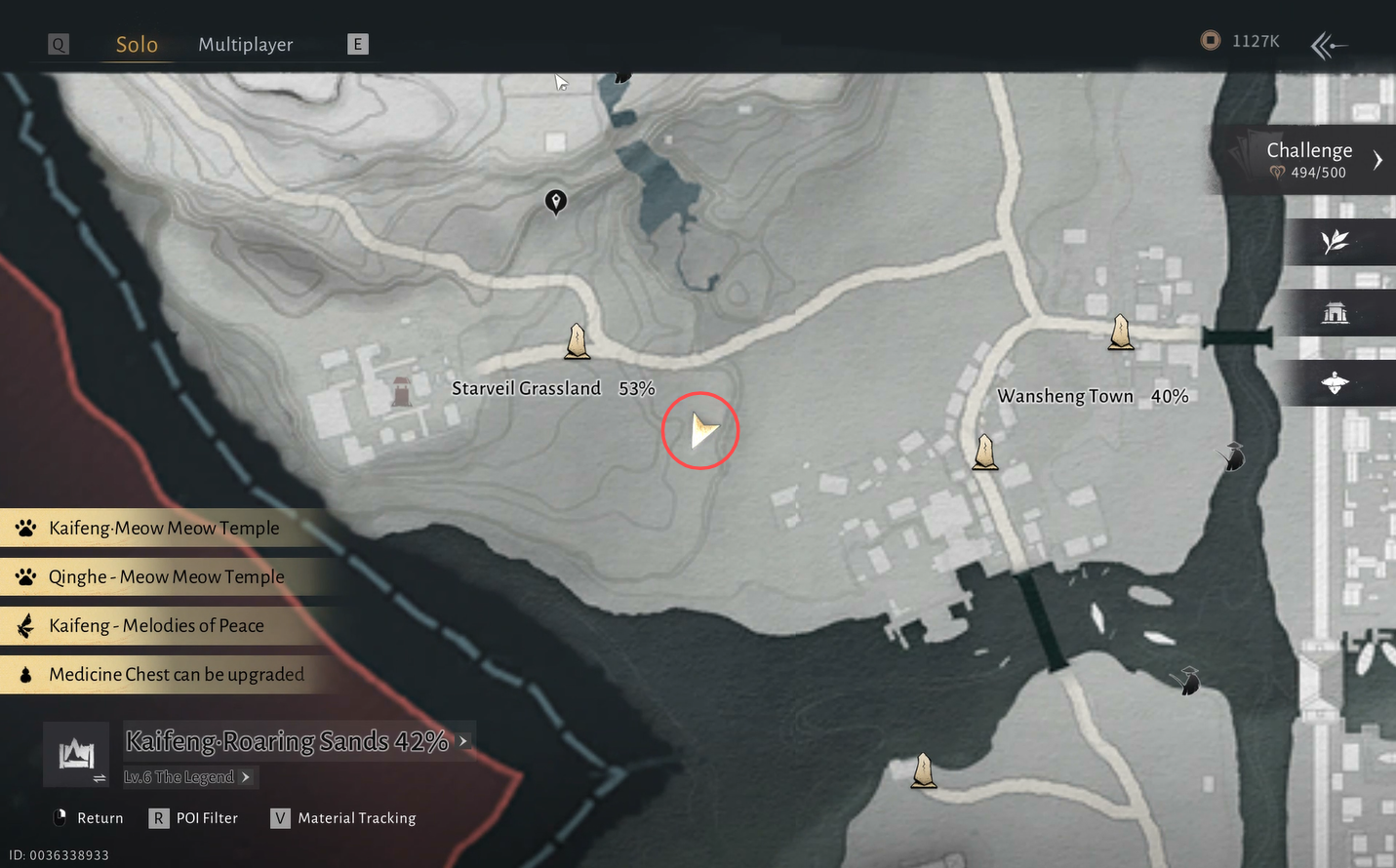Select the black pin map marker

click(x=556, y=201)
